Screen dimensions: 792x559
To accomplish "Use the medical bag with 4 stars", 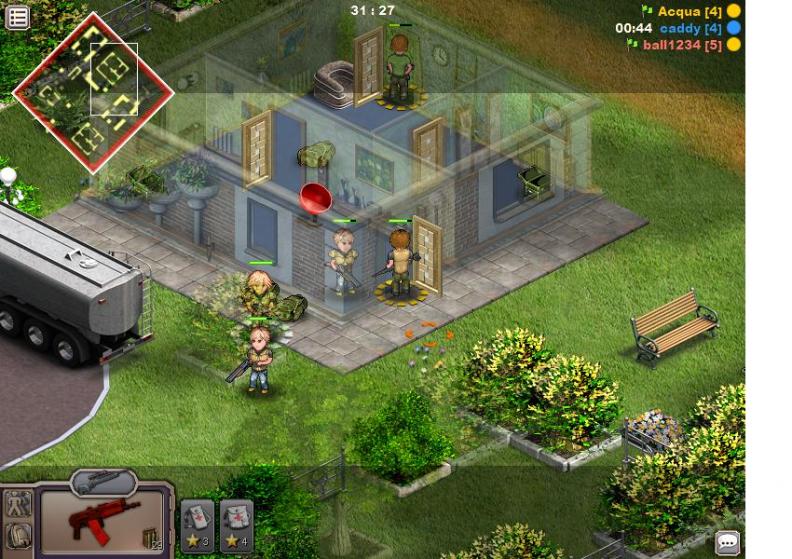I will tap(236, 522).
